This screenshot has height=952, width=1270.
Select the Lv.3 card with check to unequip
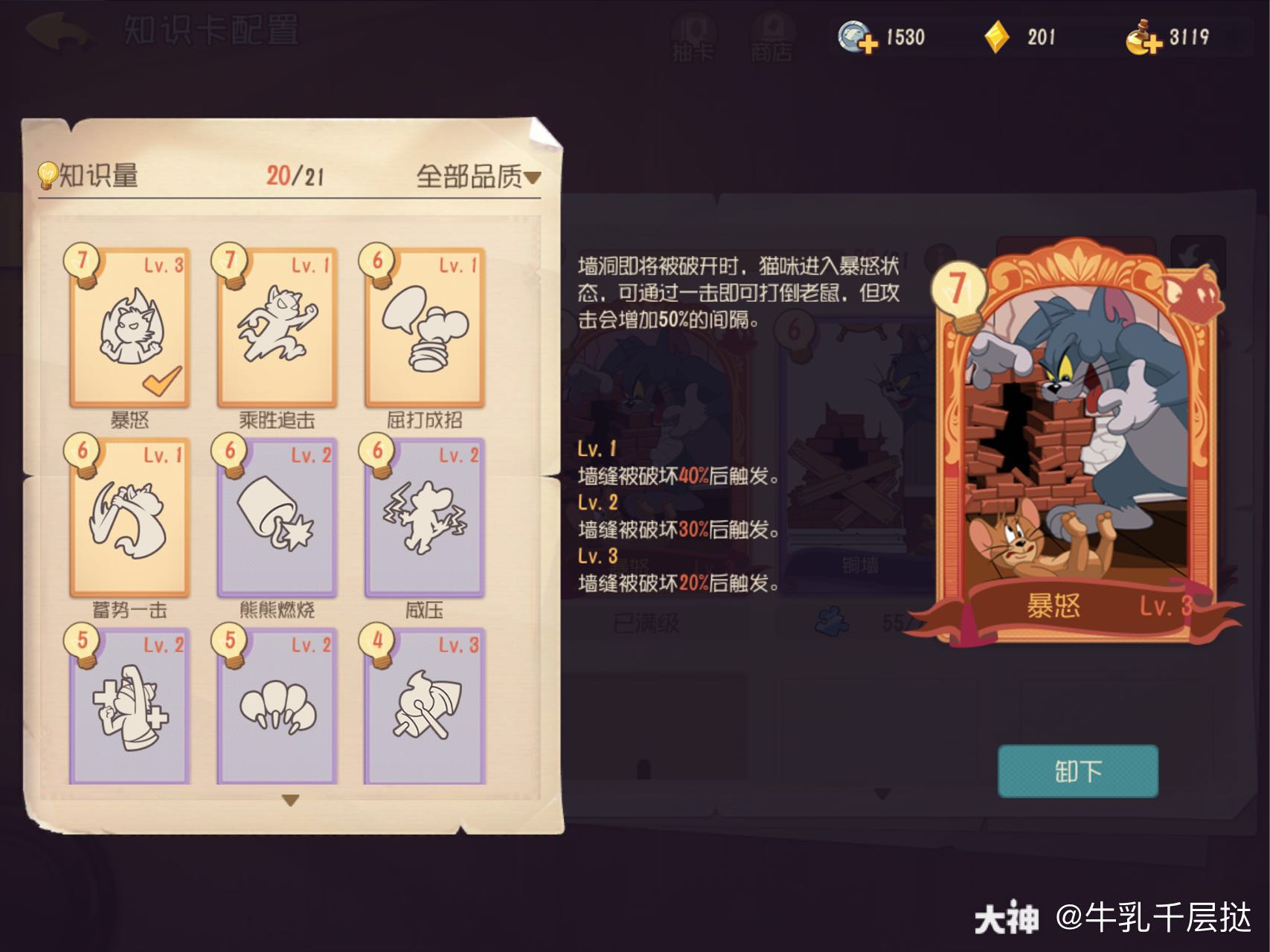[x=125, y=327]
